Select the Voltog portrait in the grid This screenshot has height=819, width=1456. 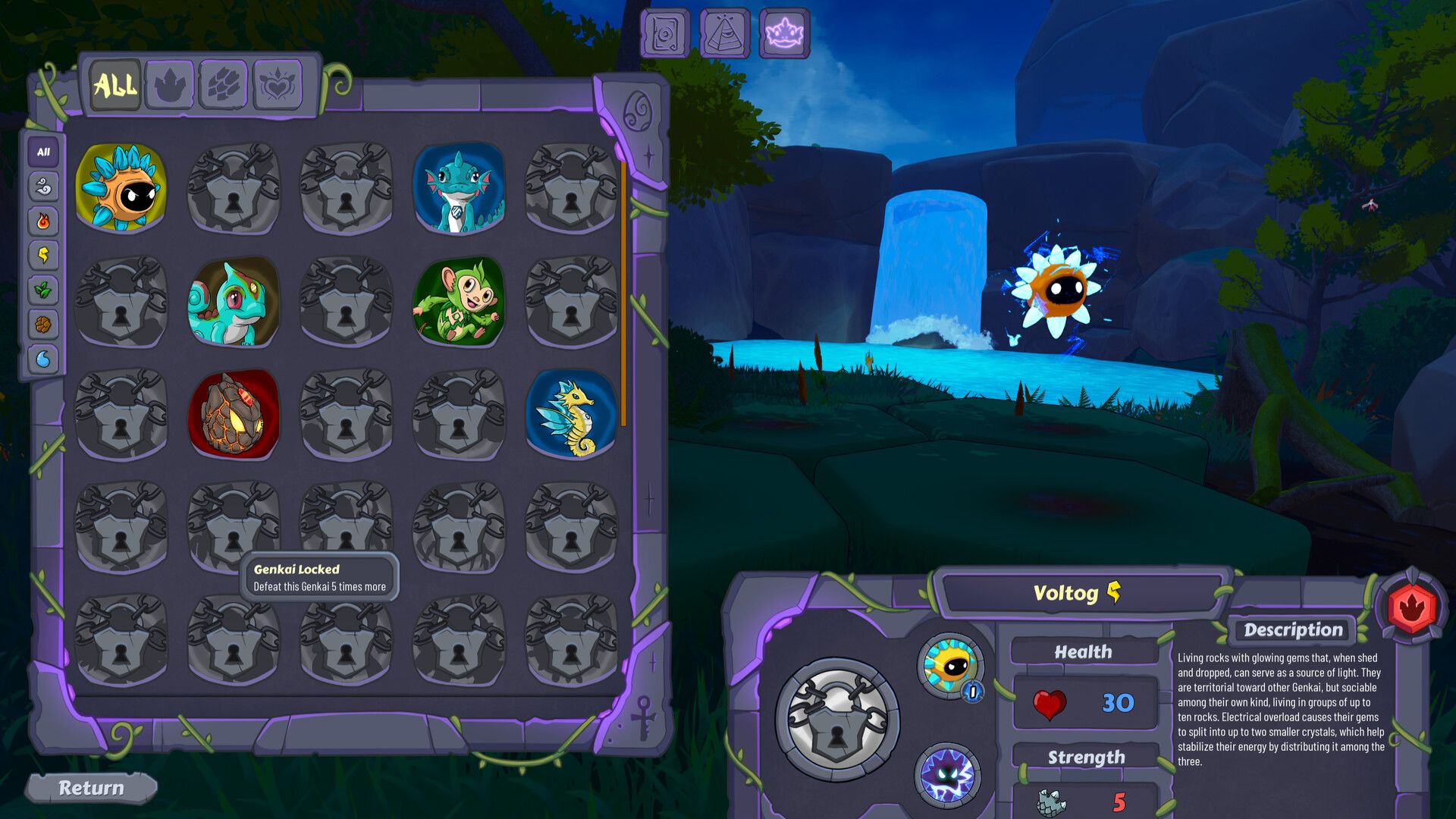click(x=121, y=188)
